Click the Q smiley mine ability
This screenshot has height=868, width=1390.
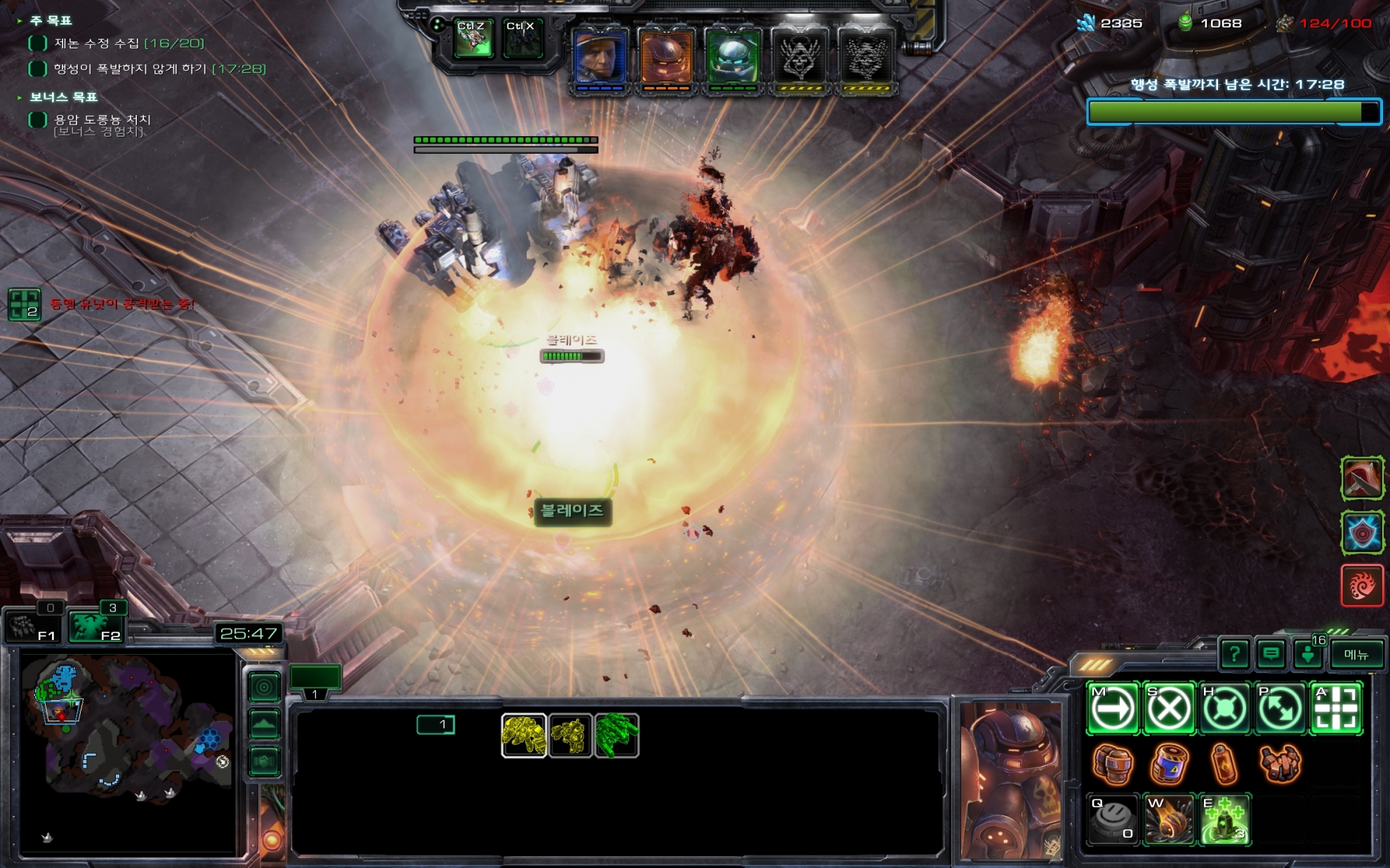[x=1113, y=820]
